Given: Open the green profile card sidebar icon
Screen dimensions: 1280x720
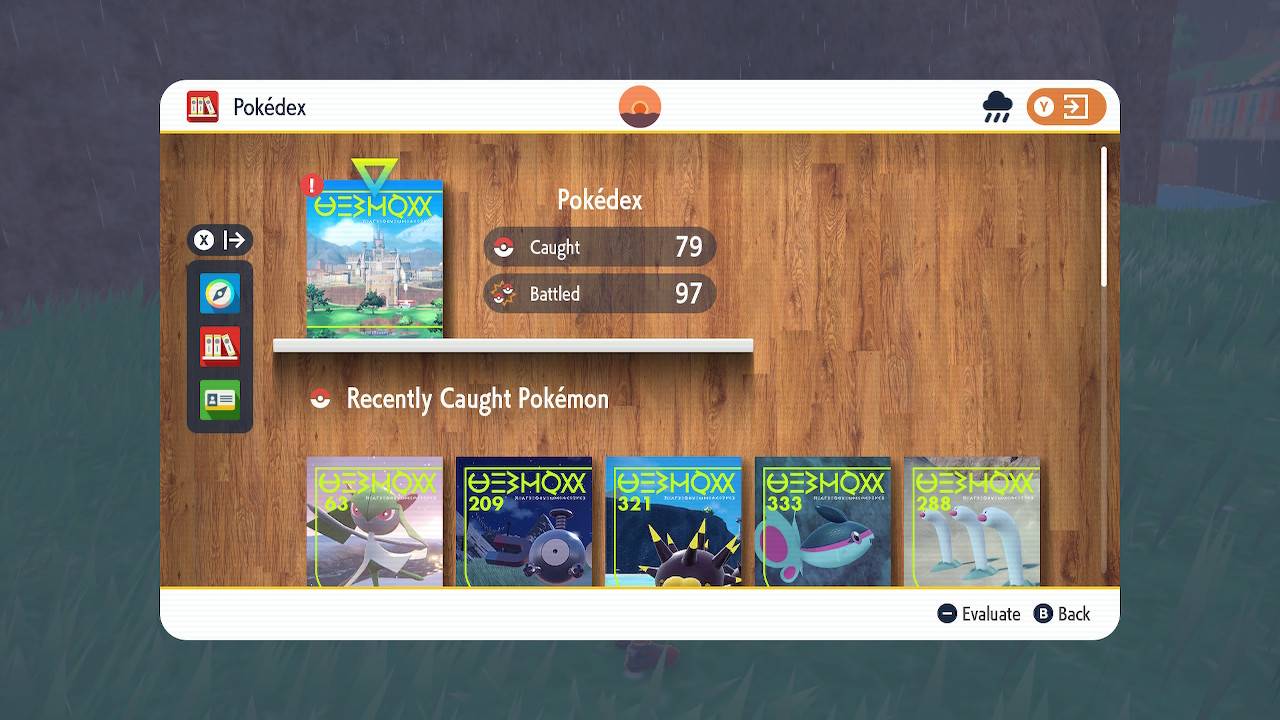Looking at the screenshot, I should (x=220, y=400).
